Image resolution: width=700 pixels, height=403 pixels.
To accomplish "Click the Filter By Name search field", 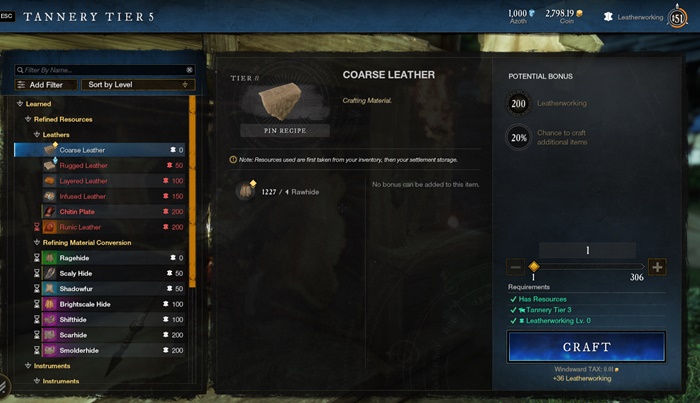I will click(104, 70).
